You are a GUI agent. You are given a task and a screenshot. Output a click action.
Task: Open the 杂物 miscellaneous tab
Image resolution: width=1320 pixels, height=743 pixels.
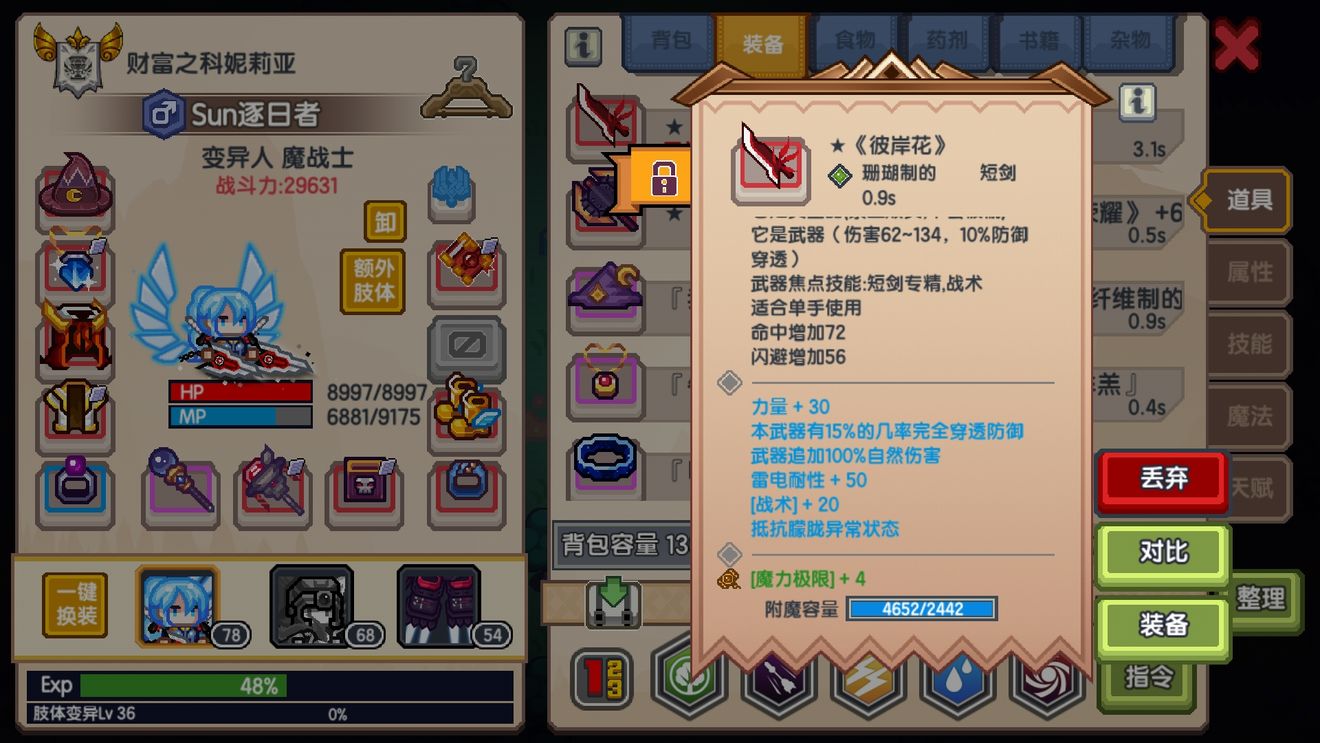(x=1130, y=40)
